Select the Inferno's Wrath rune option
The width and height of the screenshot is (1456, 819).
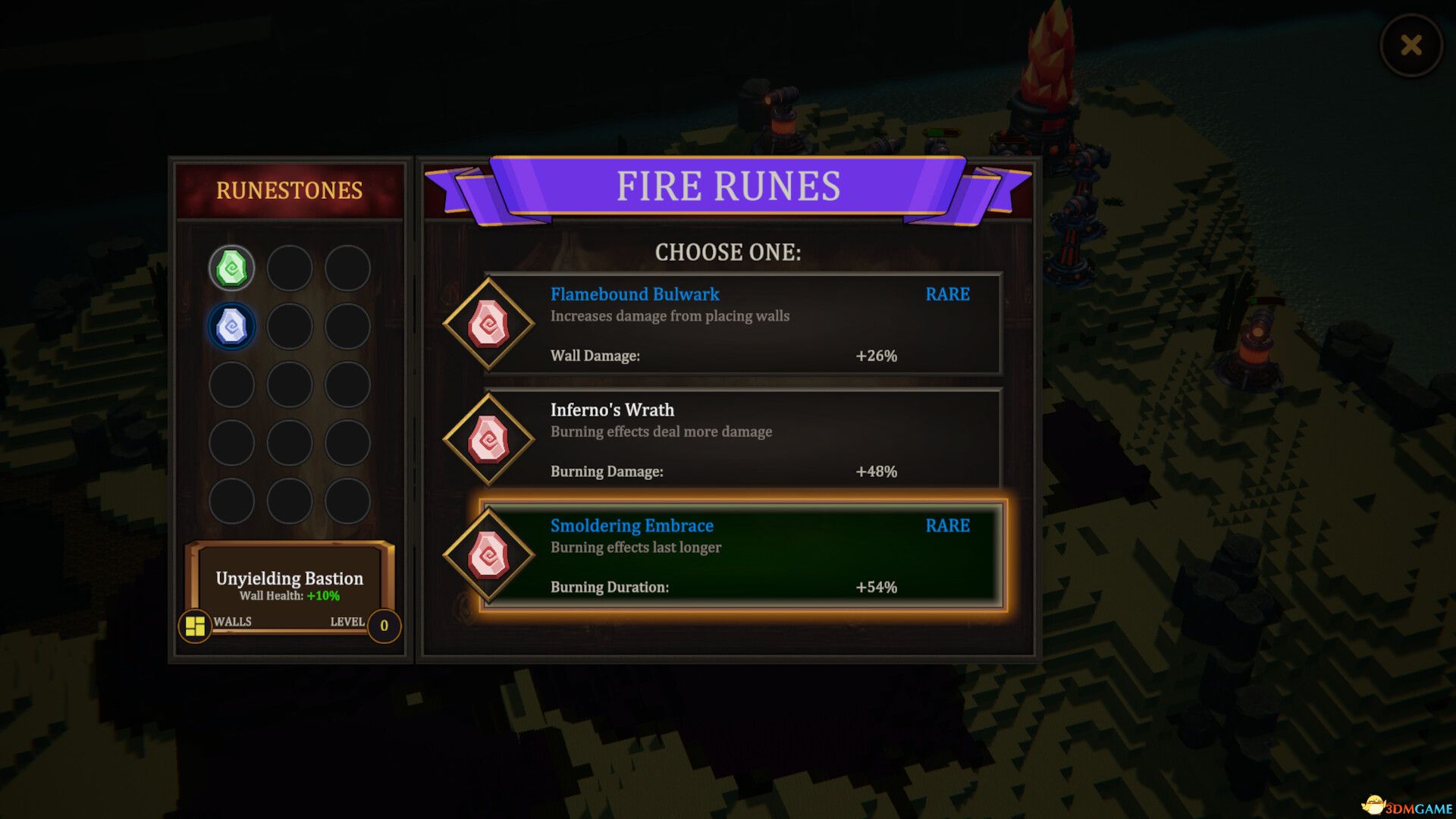[743, 439]
